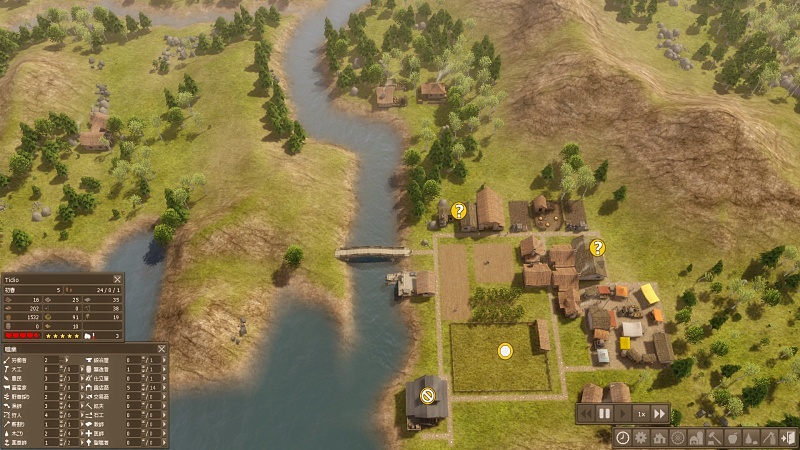Open the house icon housing menu
This screenshot has width=800, height=450.
659,438
